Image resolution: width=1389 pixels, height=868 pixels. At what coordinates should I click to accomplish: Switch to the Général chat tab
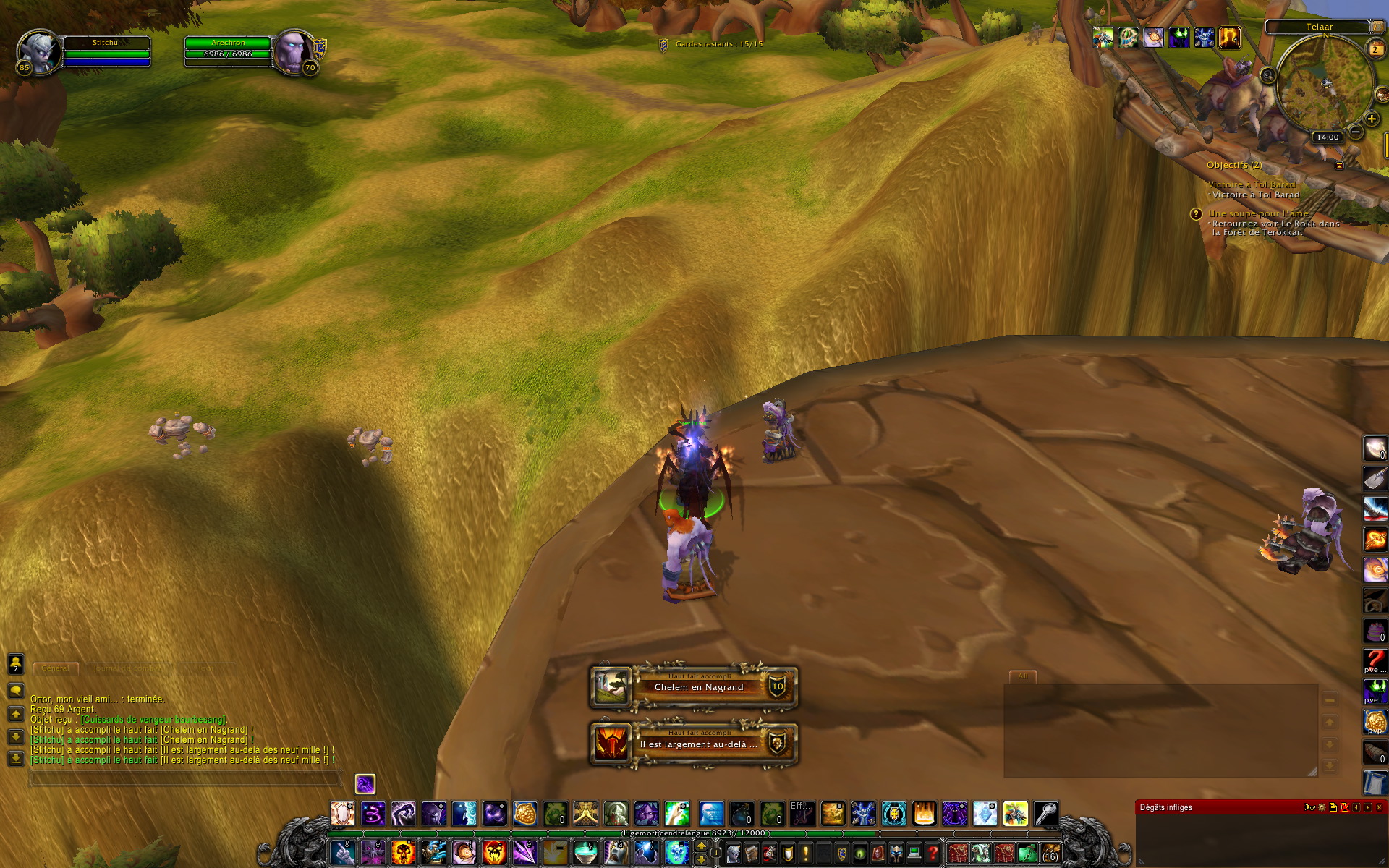pyautogui.click(x=56, y=668)
